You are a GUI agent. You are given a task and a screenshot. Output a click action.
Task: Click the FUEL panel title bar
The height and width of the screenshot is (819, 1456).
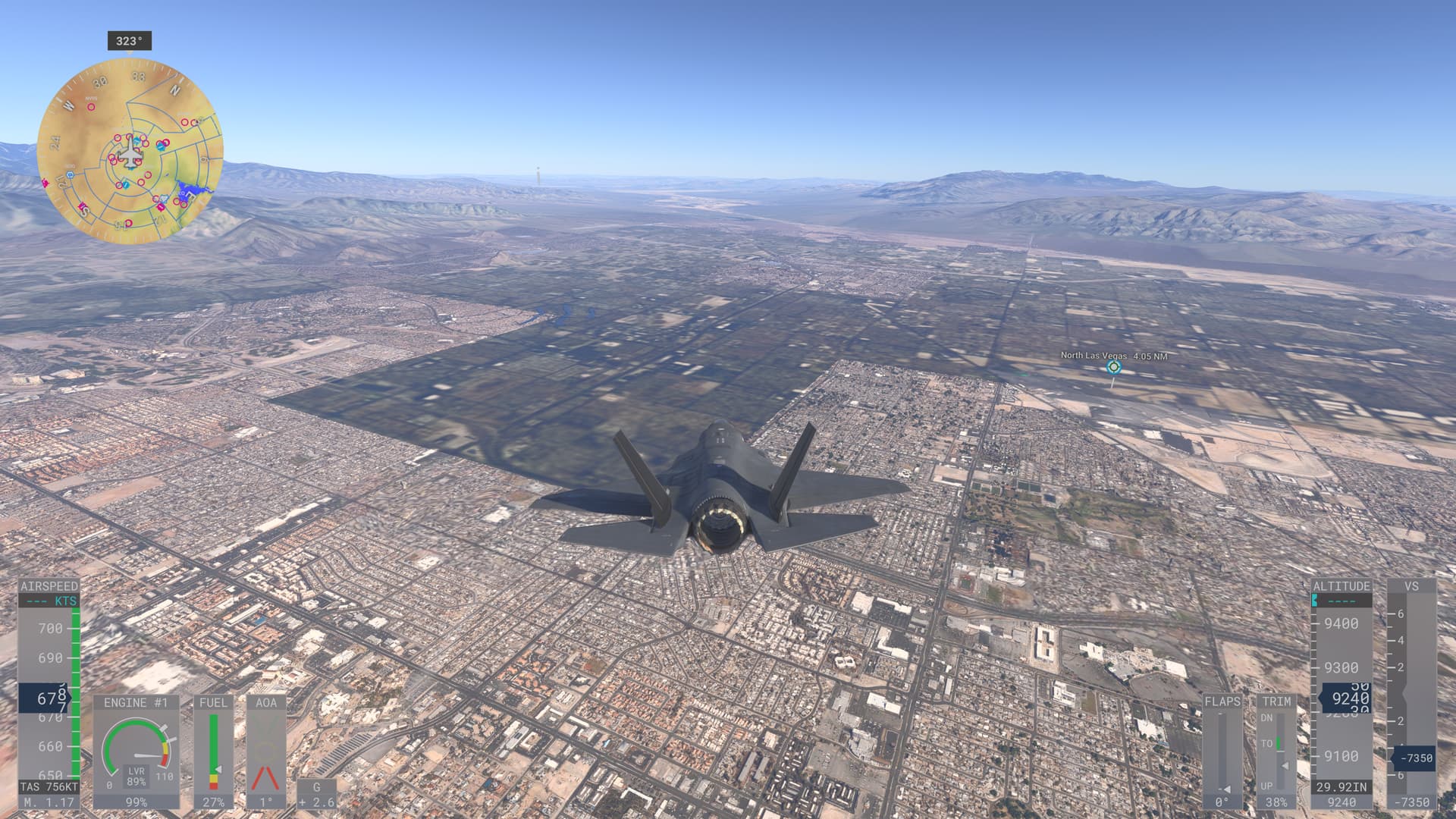[215, 703]
